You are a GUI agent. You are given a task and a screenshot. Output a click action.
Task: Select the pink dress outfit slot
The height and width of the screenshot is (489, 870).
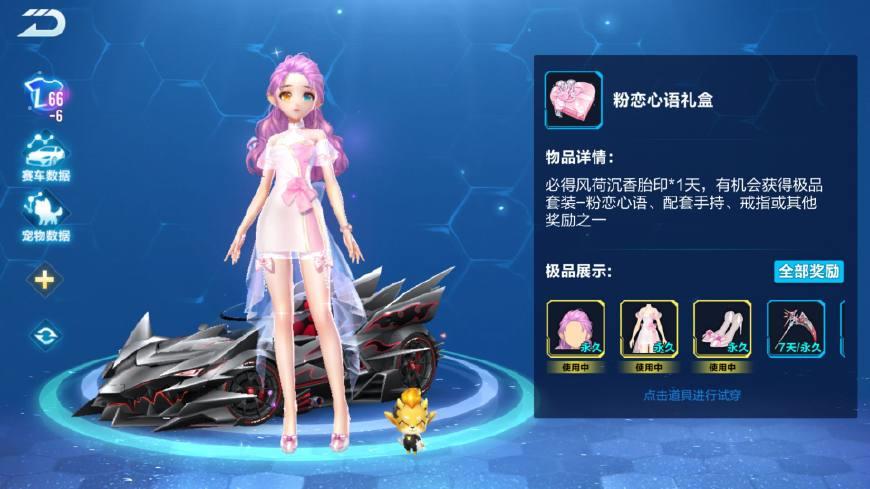tap(649, 328)
